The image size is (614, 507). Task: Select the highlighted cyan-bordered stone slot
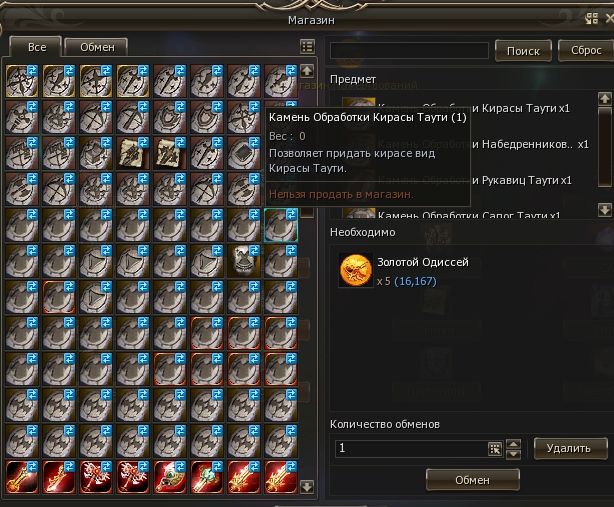click(280, 225)
